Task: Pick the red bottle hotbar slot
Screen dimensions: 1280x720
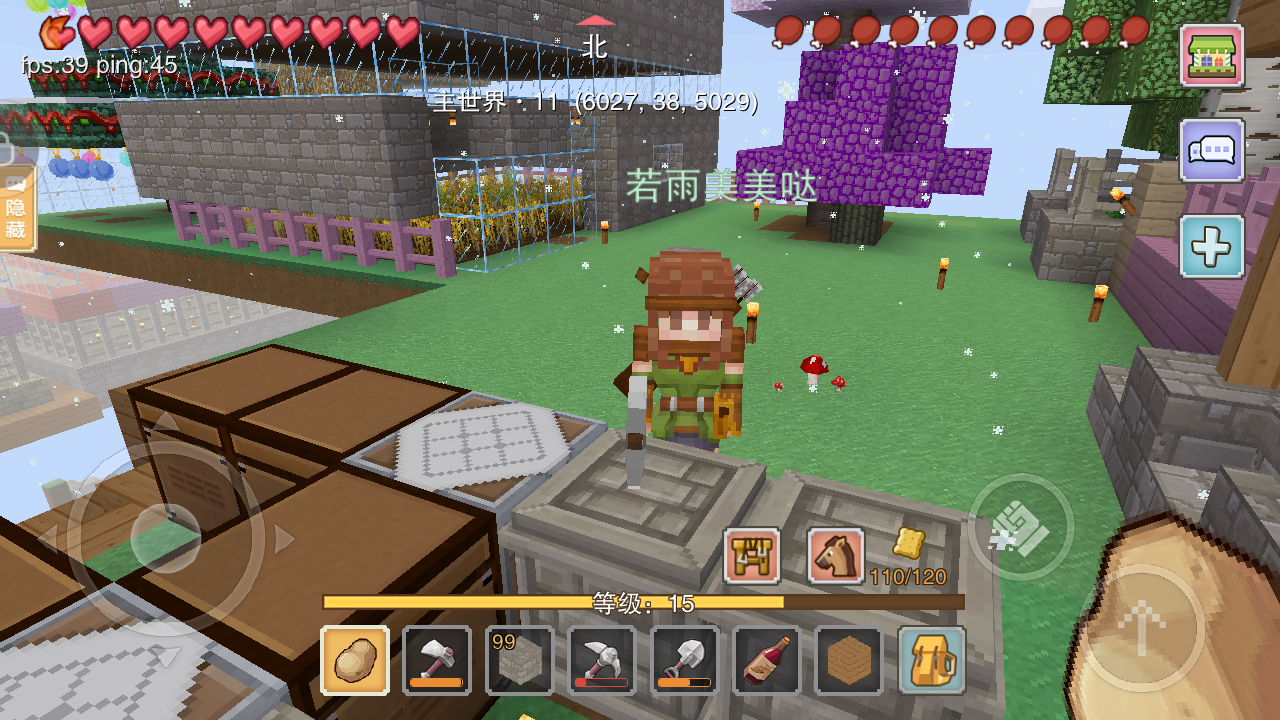Action: click(766, 660)
